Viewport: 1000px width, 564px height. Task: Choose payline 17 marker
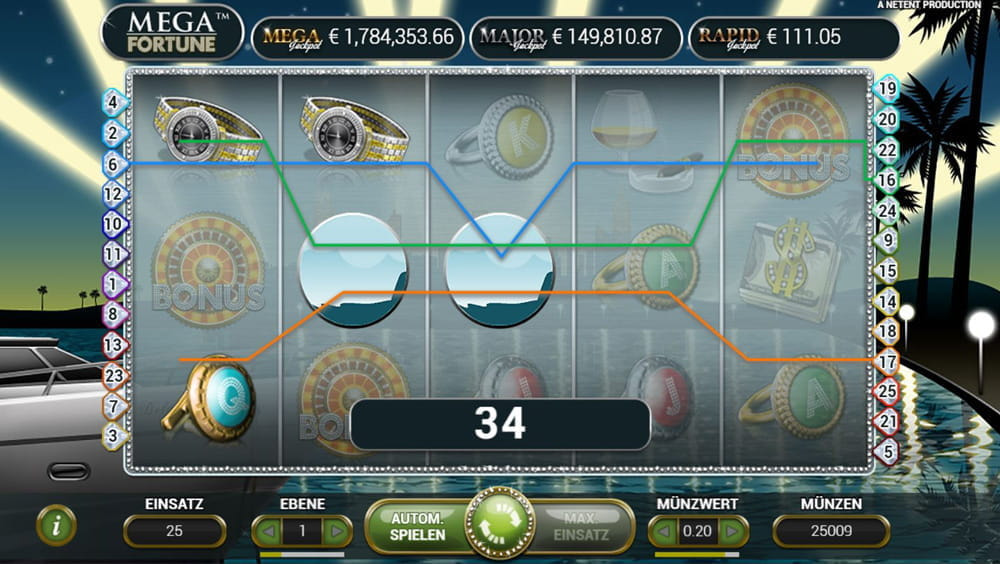pos(886,361)
